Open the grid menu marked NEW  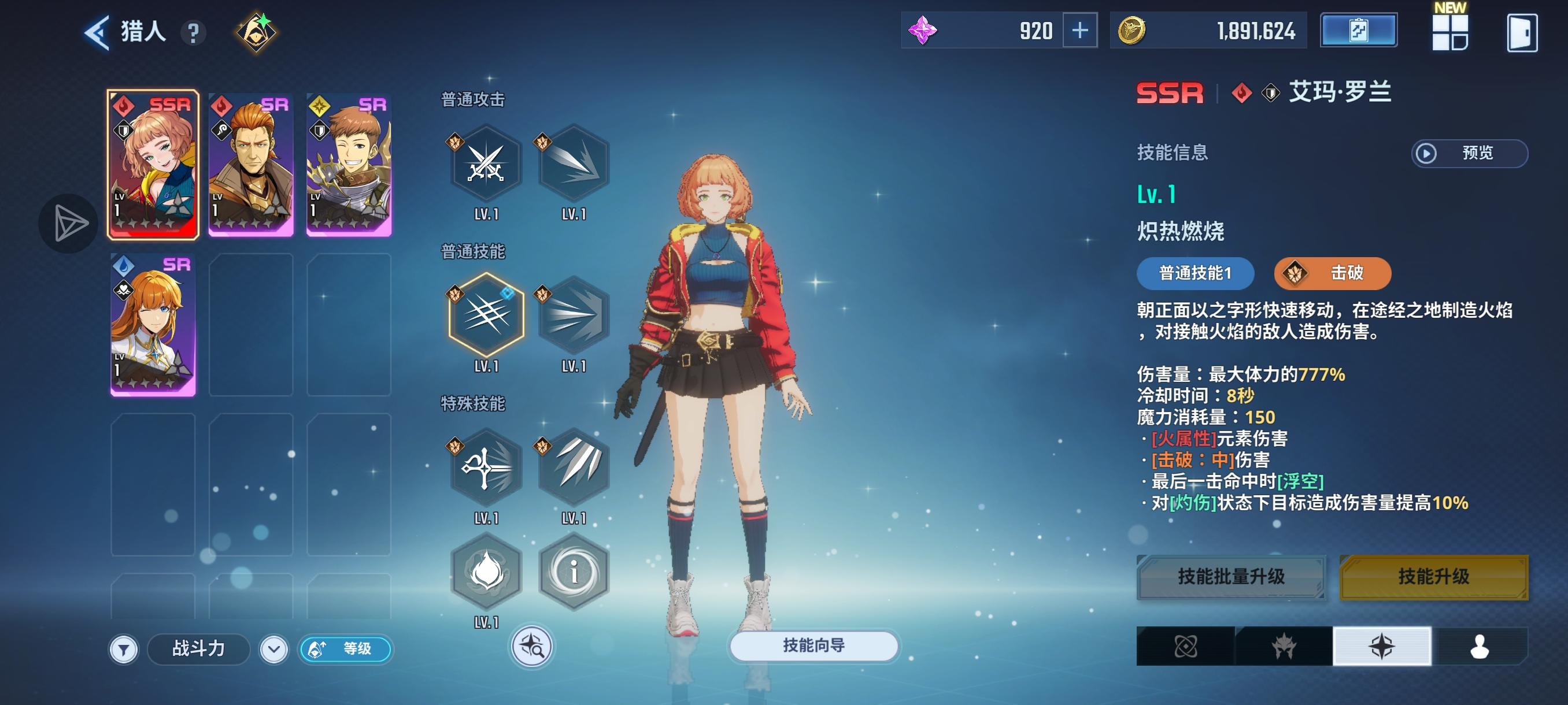pyautogui.click(x=1450, y=33)
